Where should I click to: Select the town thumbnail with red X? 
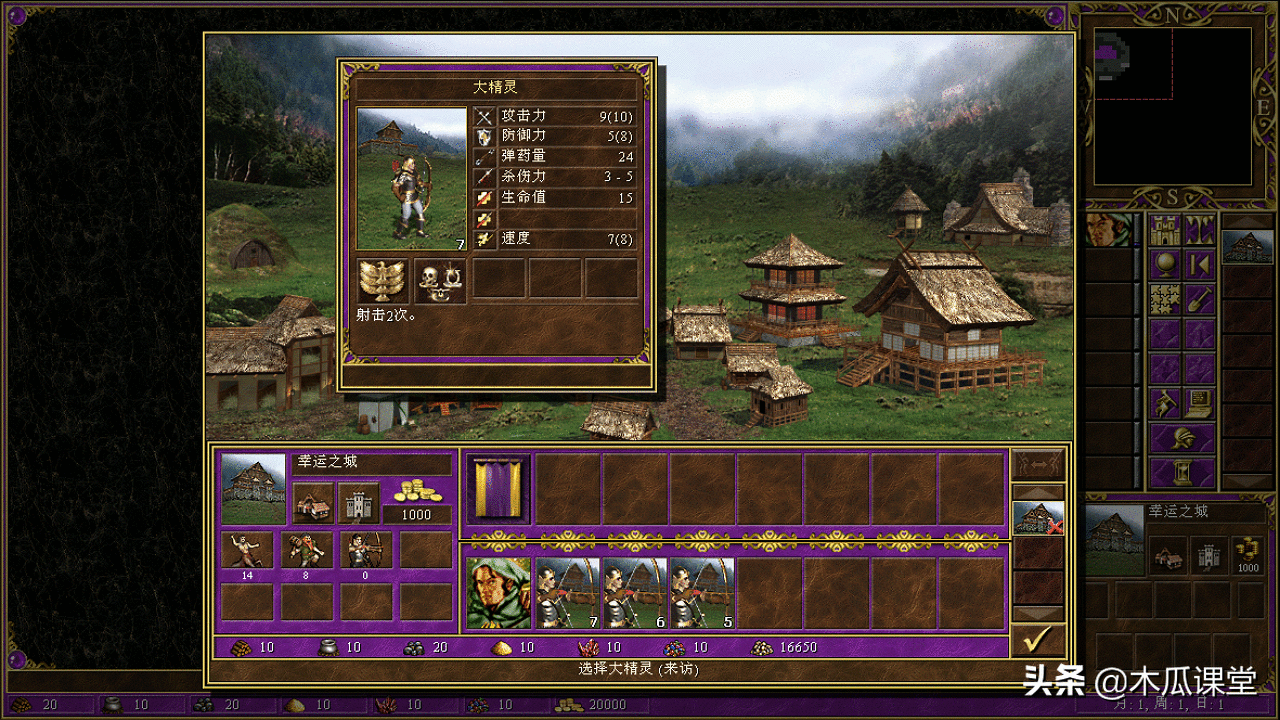point(1037,518)
